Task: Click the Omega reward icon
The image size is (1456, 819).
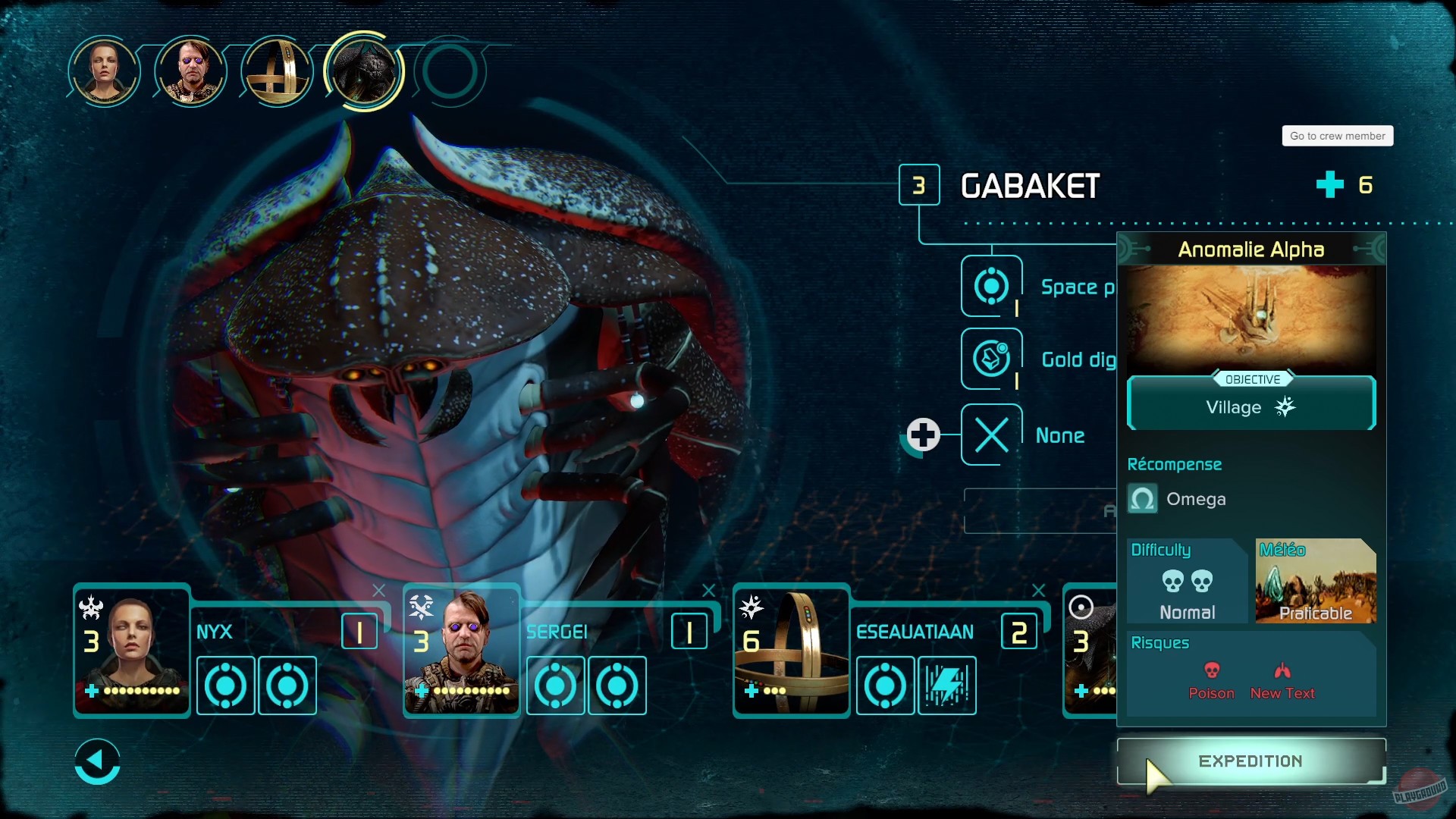Action: (1143, 499)
